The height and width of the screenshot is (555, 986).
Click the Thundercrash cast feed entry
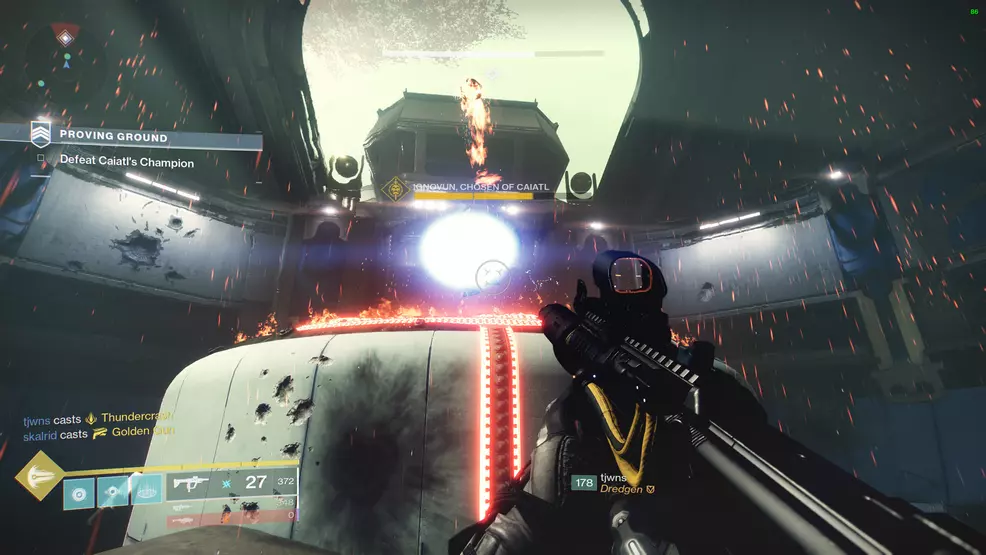pyautogui.click(x=100, y=417)
